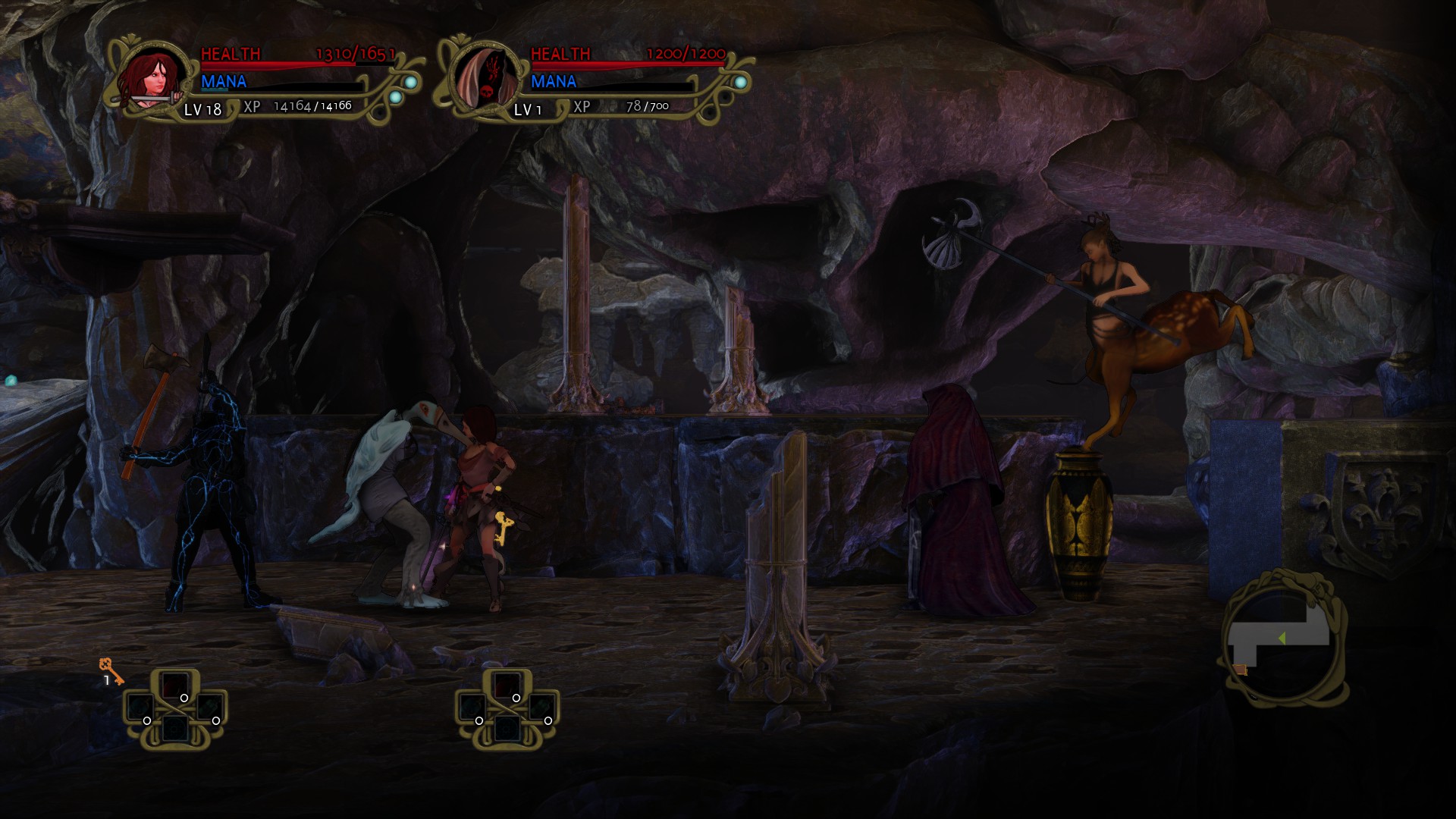Click the red-haired heroine portrait
This screenshot has width=1456, height=819.
155,77
